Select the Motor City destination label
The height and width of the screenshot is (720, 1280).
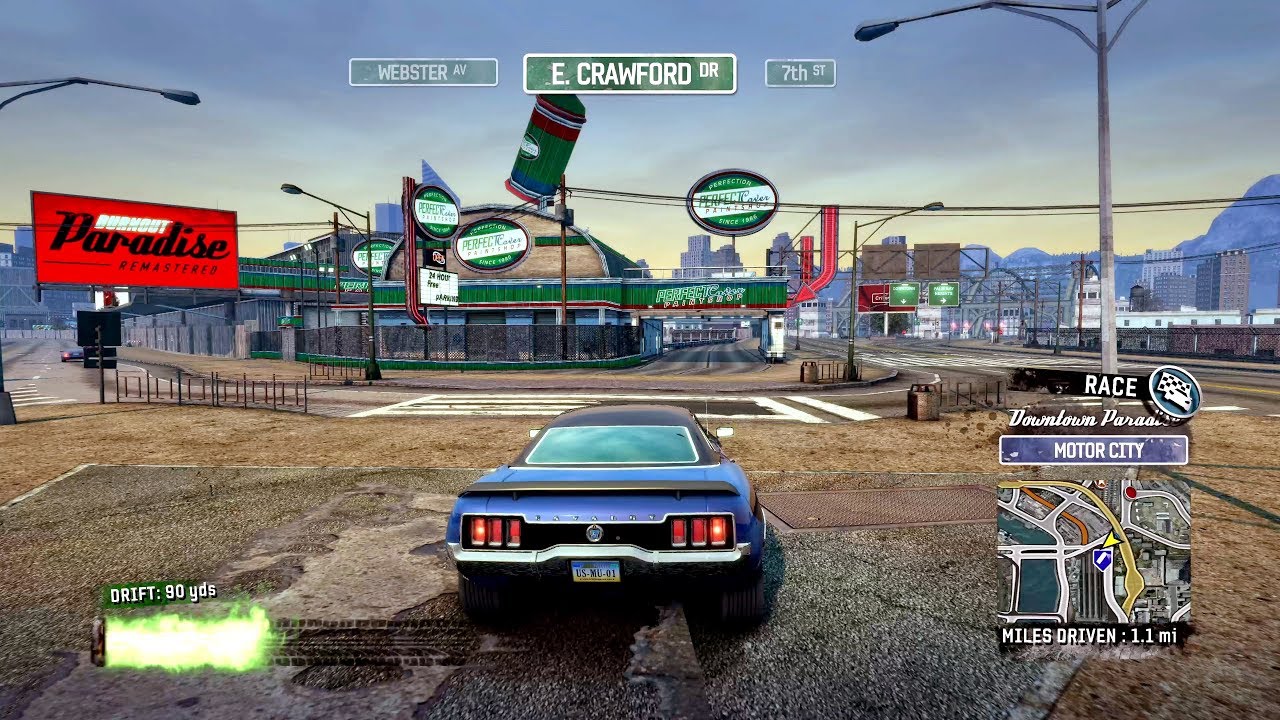click(x=1093, y=450)
